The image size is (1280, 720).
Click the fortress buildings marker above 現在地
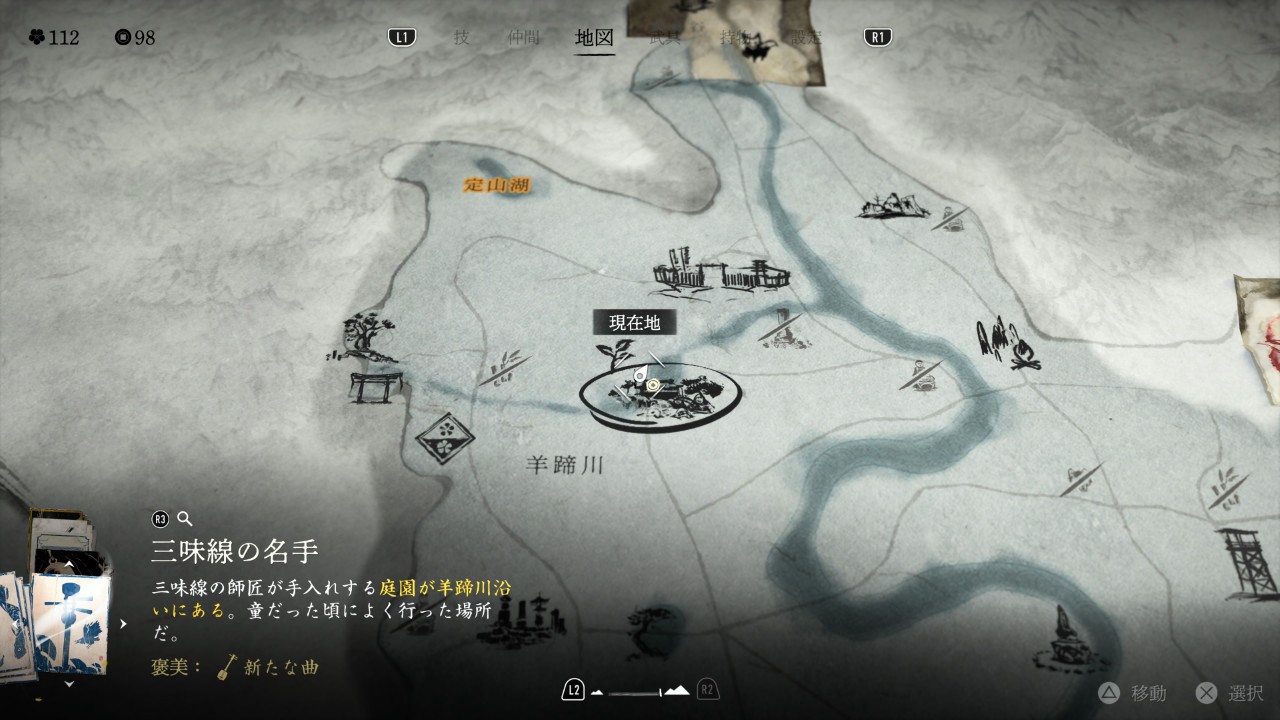(720, 272)
